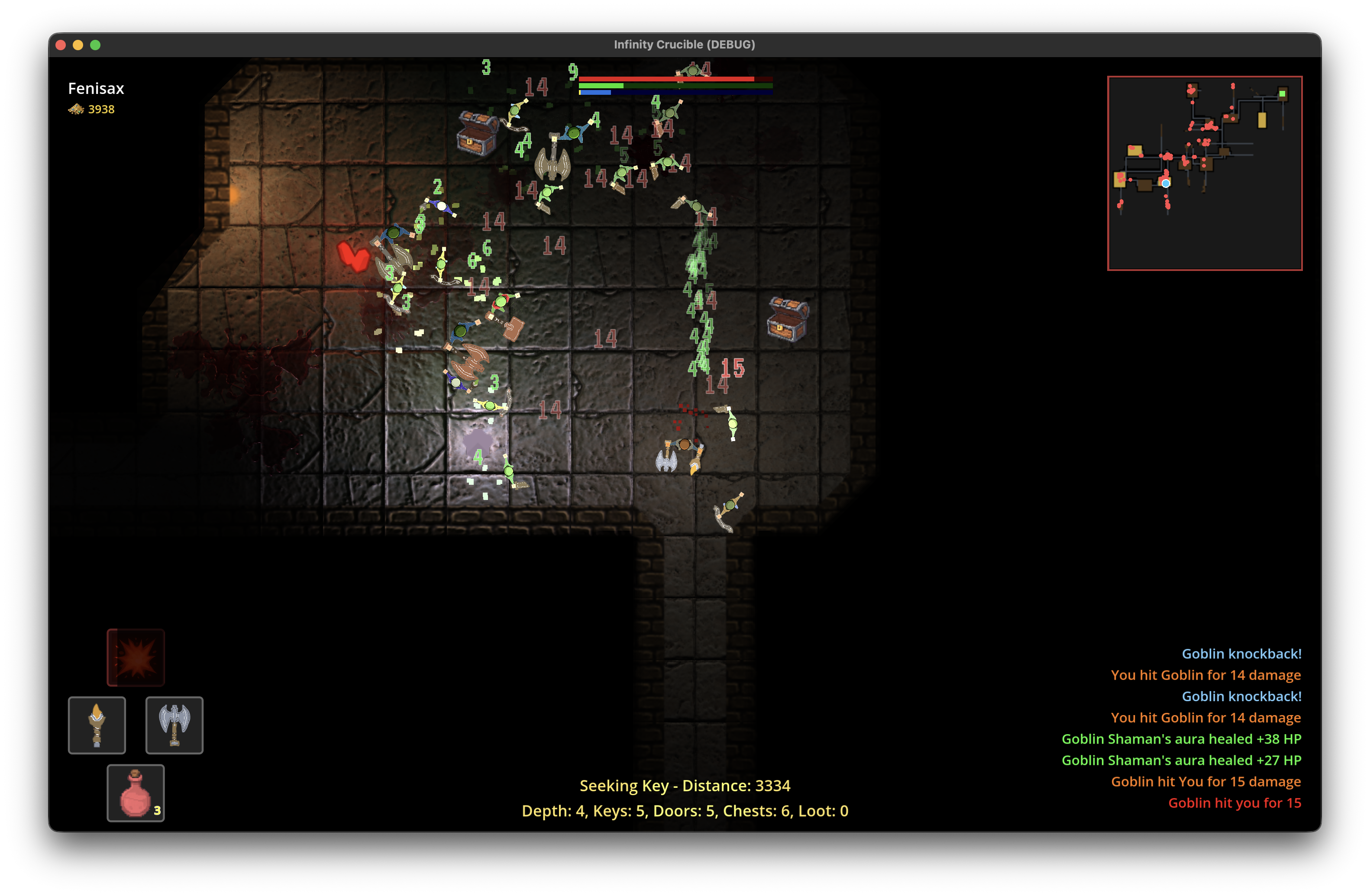The image size is (1370, 896).
Task: Activate the red burst ability icon
Action: 136,657
